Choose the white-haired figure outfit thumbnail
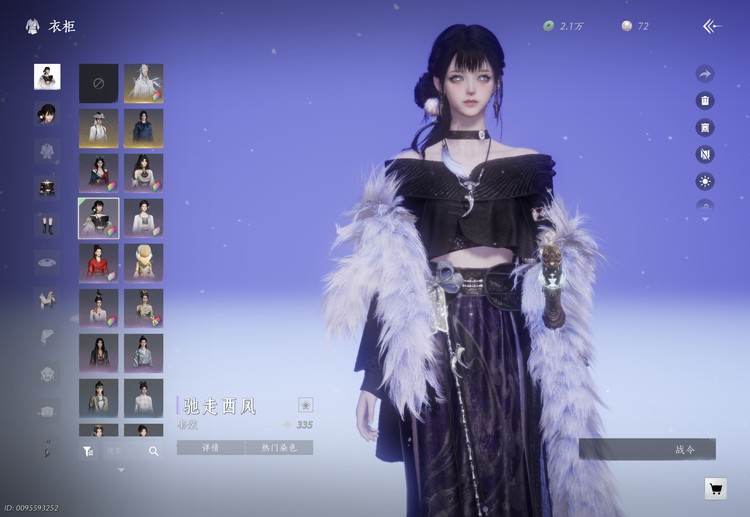This screenshot has height=517, width=750. 144,83
